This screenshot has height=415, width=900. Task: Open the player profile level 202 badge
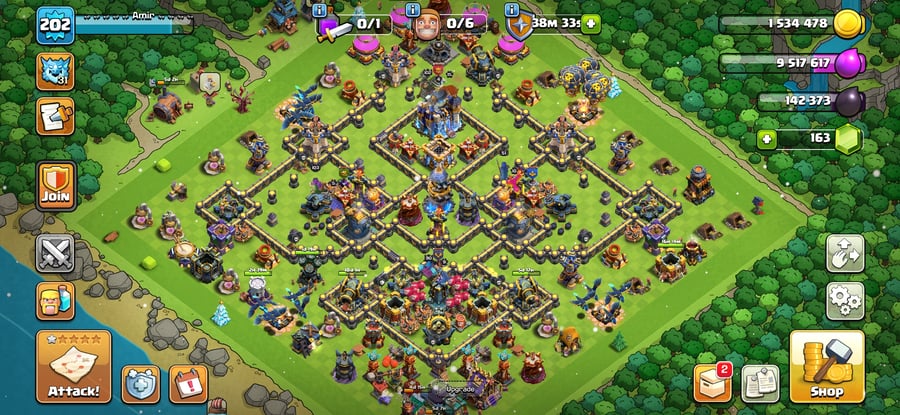point(53,25)
